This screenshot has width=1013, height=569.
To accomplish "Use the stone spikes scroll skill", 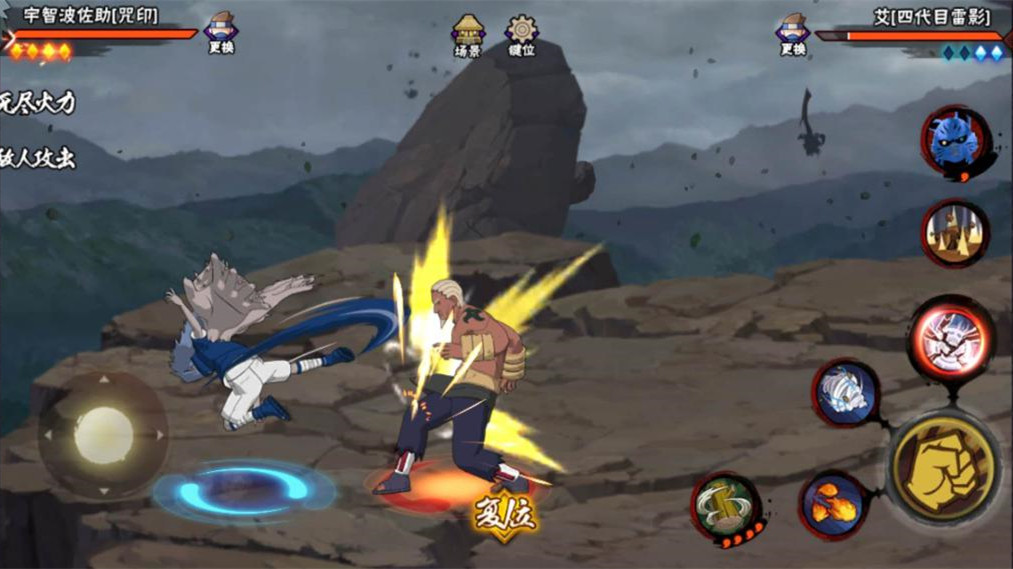I will [955, 233].
